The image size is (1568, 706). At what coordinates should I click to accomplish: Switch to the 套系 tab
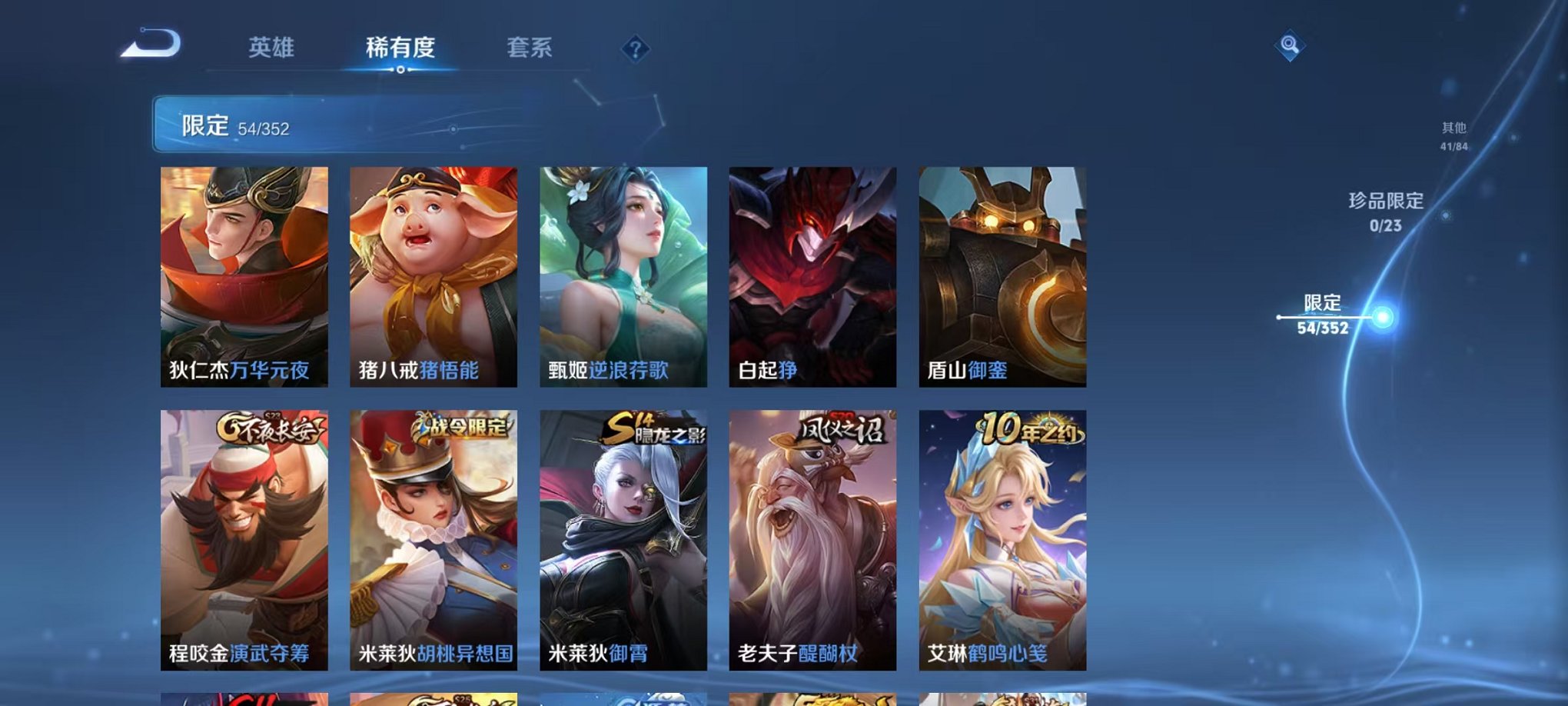coord(530,48)
